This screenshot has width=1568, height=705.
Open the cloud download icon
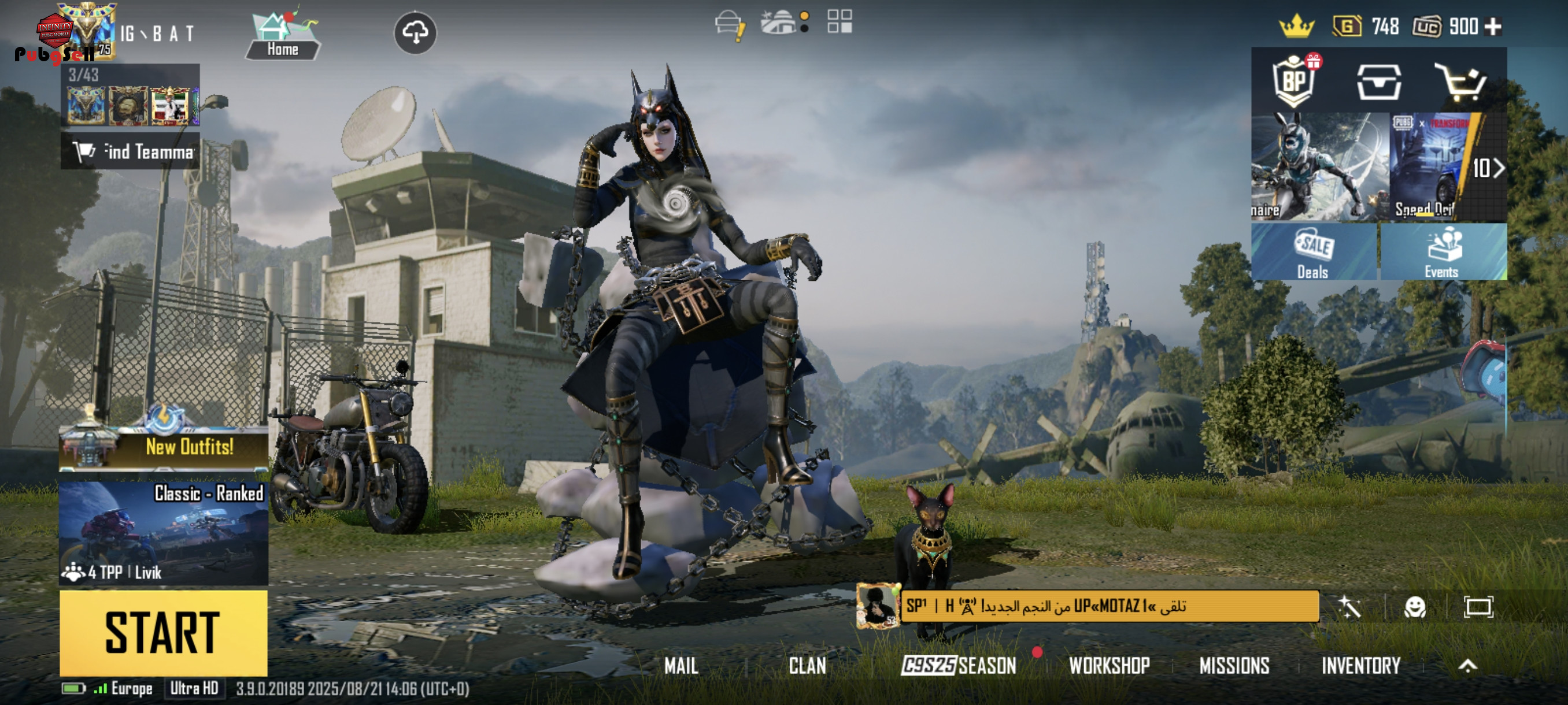click(x=415, y=32)
